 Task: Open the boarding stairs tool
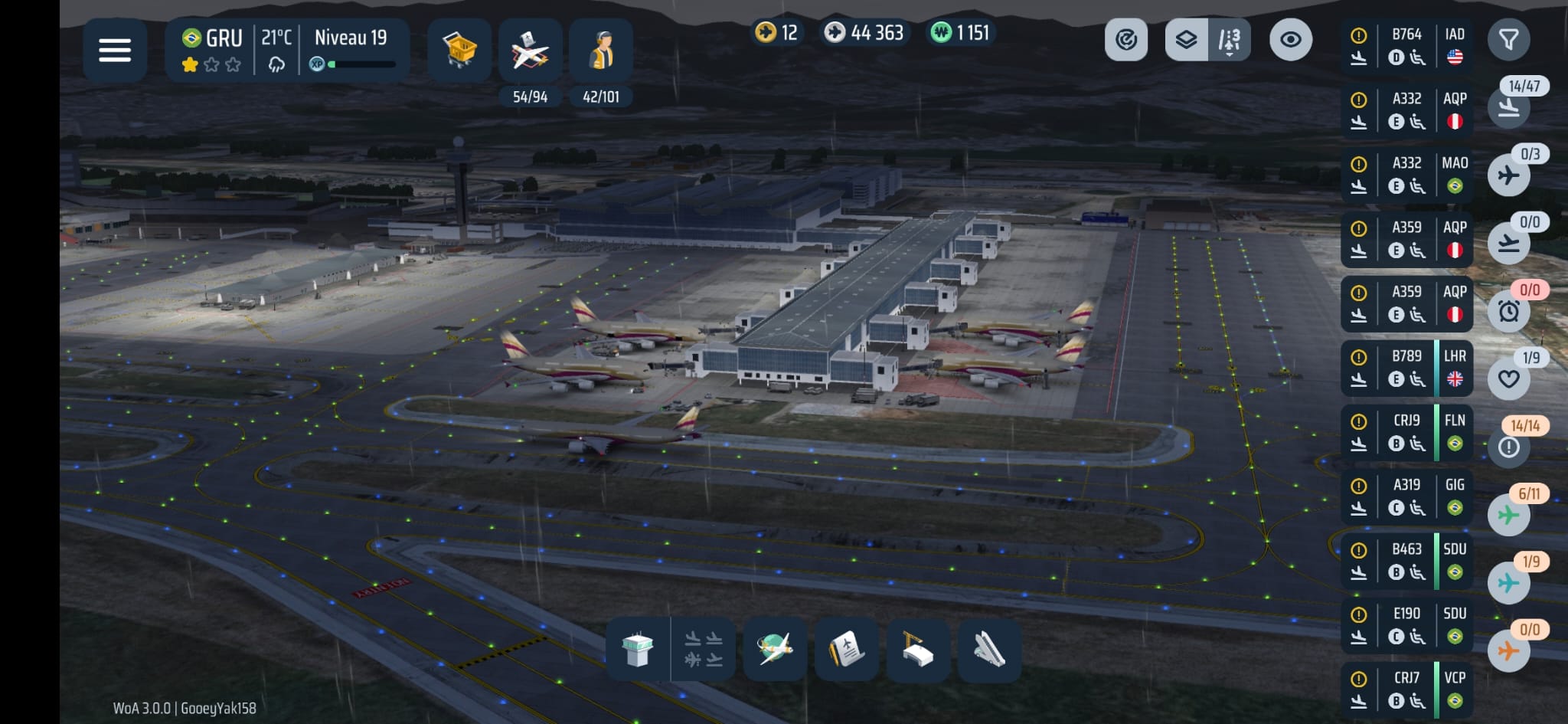(x=988, y=650)
